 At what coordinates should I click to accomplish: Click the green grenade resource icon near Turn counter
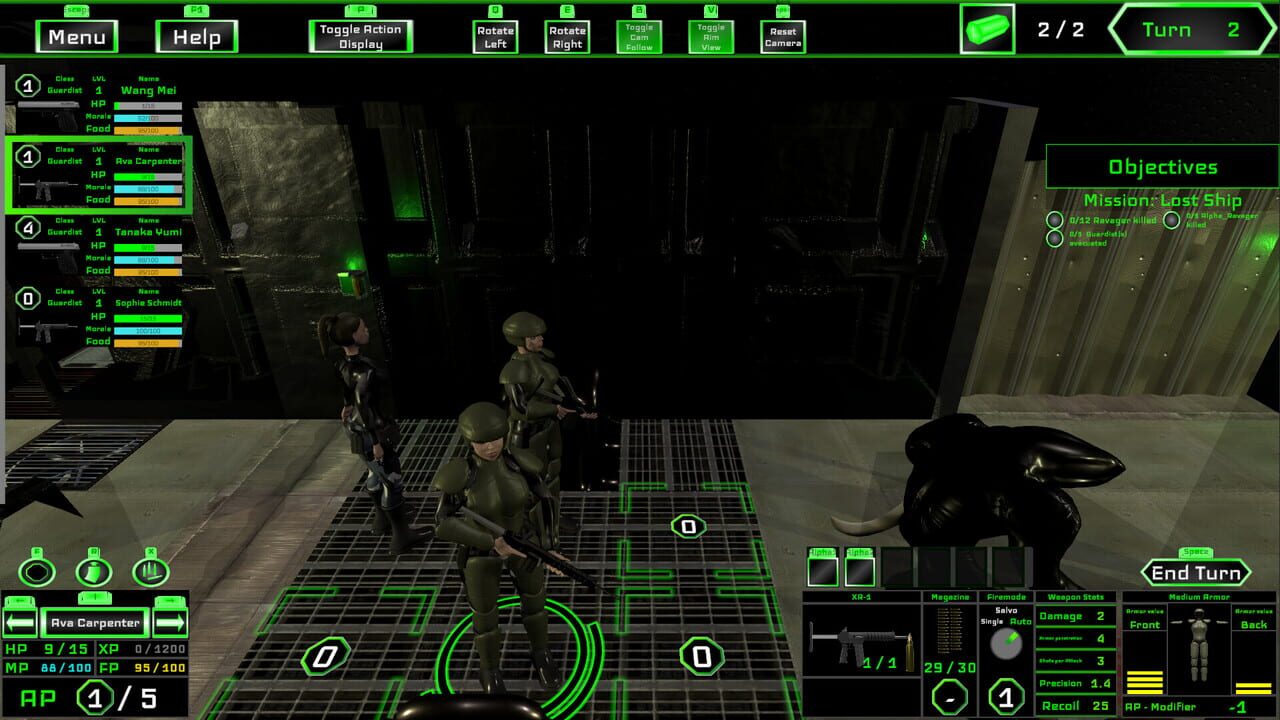(985, 27)
